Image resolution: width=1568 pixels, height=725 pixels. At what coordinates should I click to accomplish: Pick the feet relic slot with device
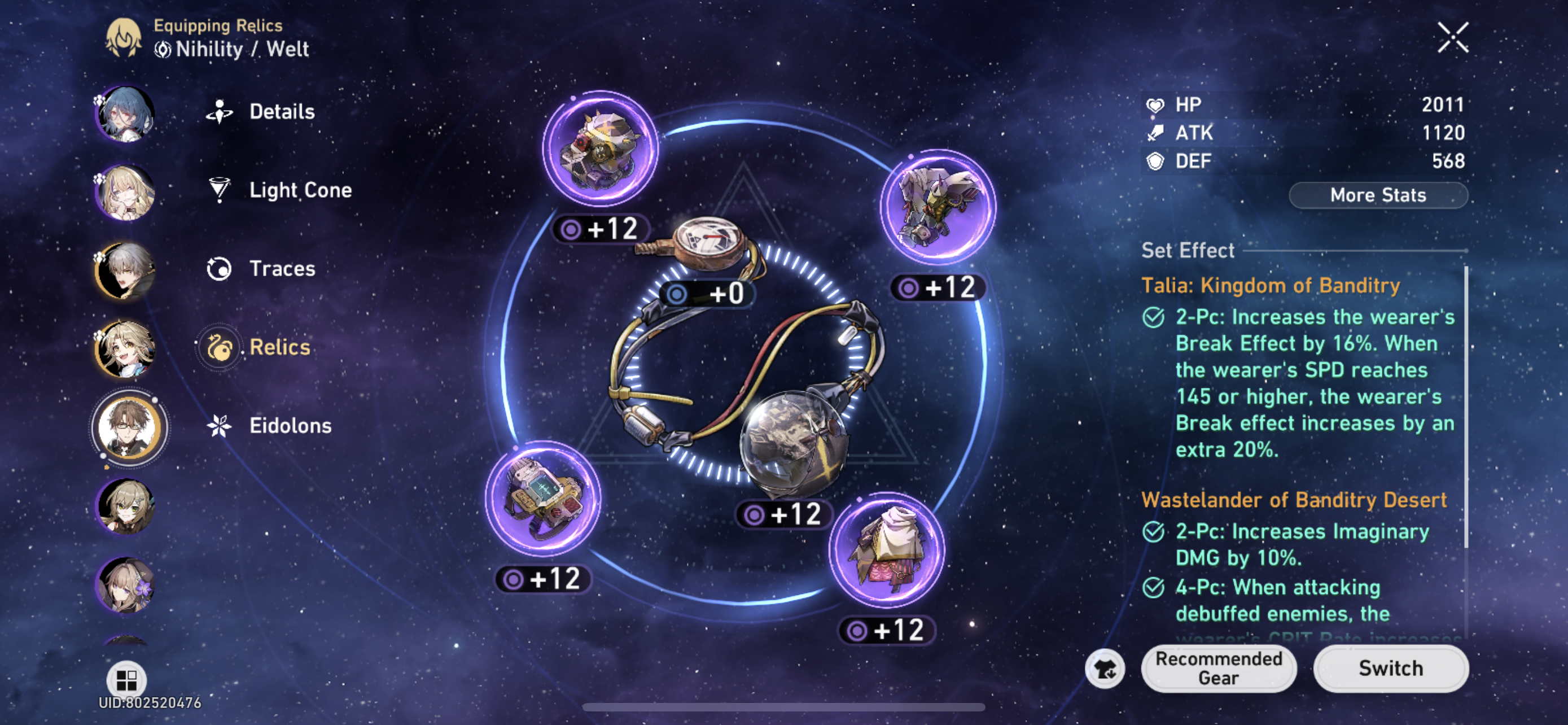(543, 498)
